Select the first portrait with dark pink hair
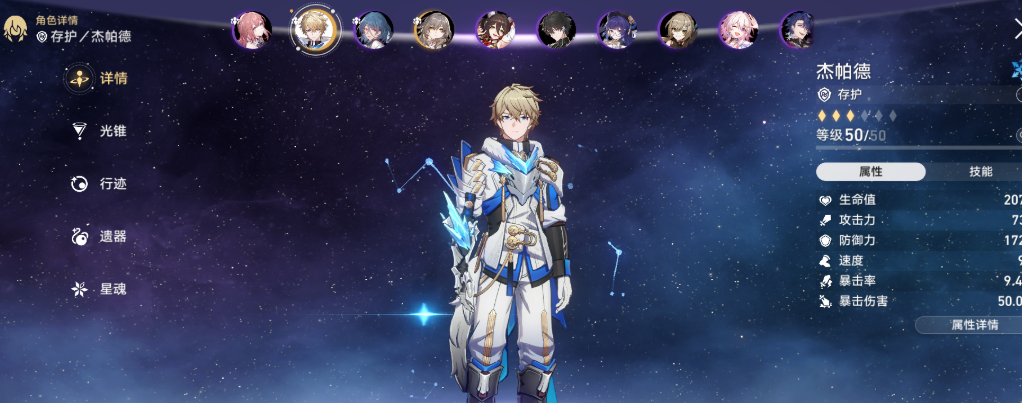Screen dimensions: 1022x403 (x=252, y=30)
